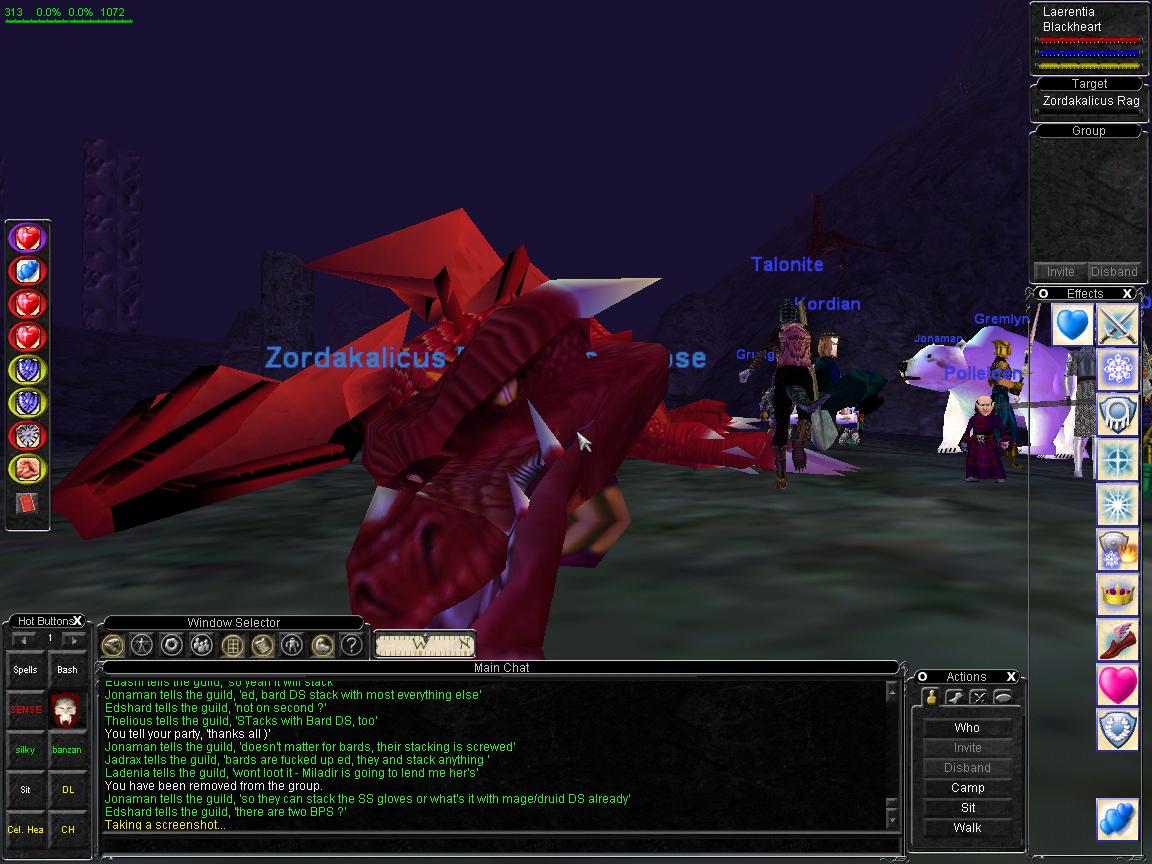The image size is (1152, 864).
Task: Select the Cel. Hea hot button
Action: tap(25, 829)
